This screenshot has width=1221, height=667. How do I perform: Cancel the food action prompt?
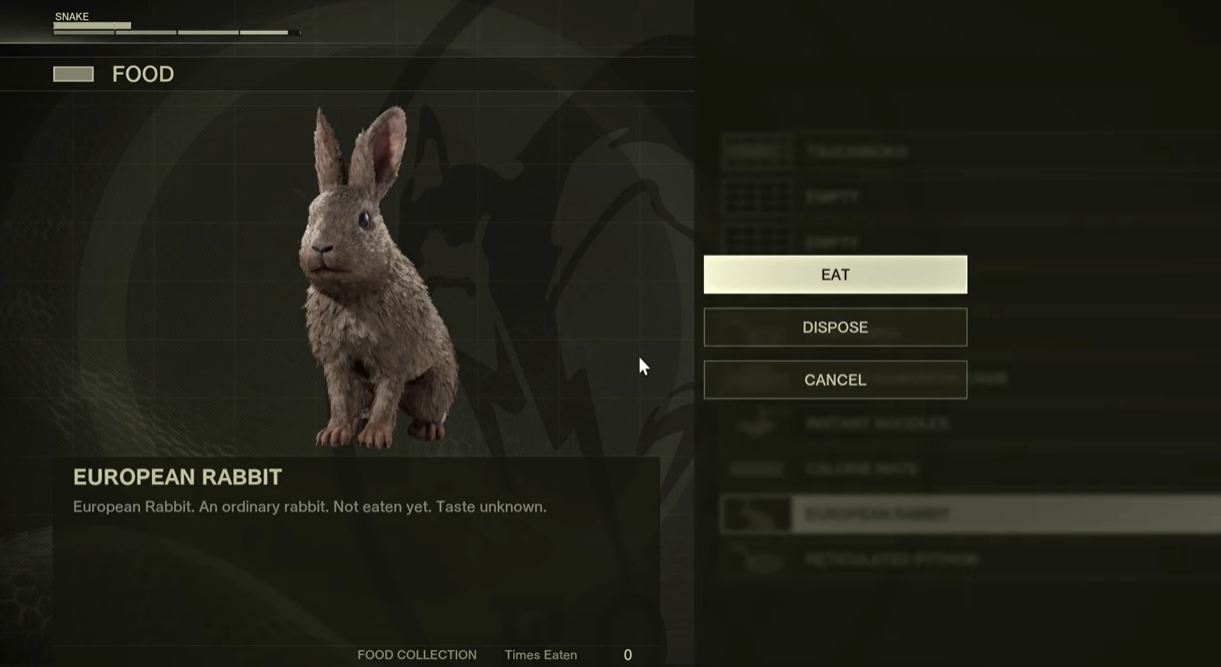click(835, 380)
